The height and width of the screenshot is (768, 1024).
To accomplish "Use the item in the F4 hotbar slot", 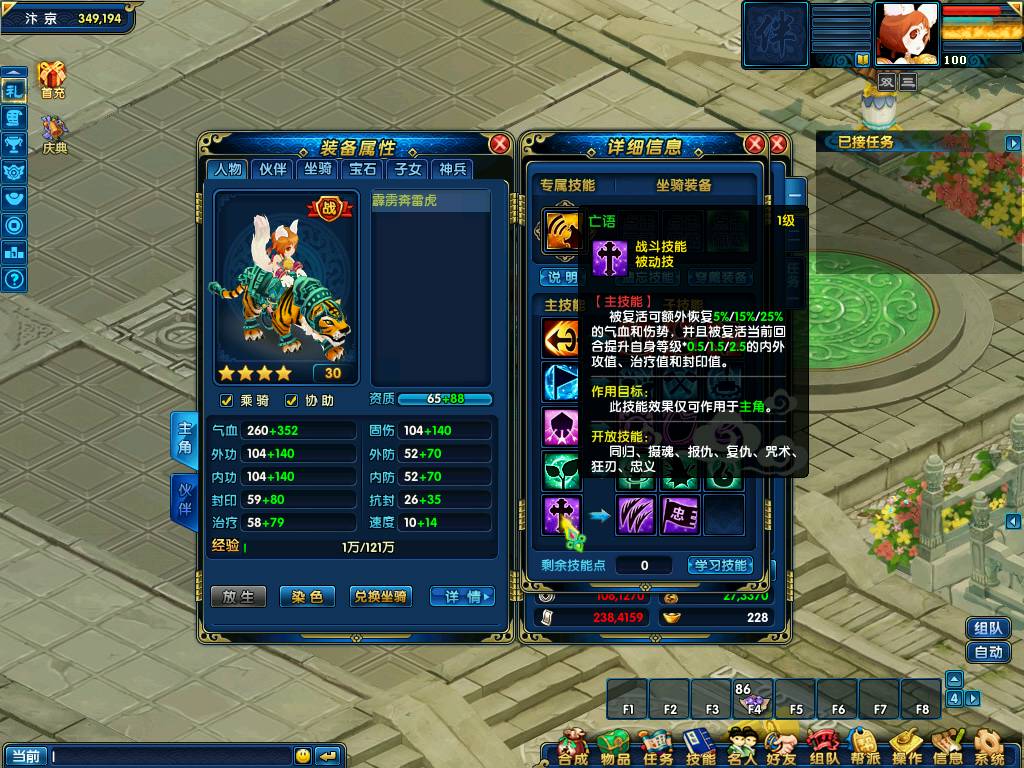I will [754, 698].
